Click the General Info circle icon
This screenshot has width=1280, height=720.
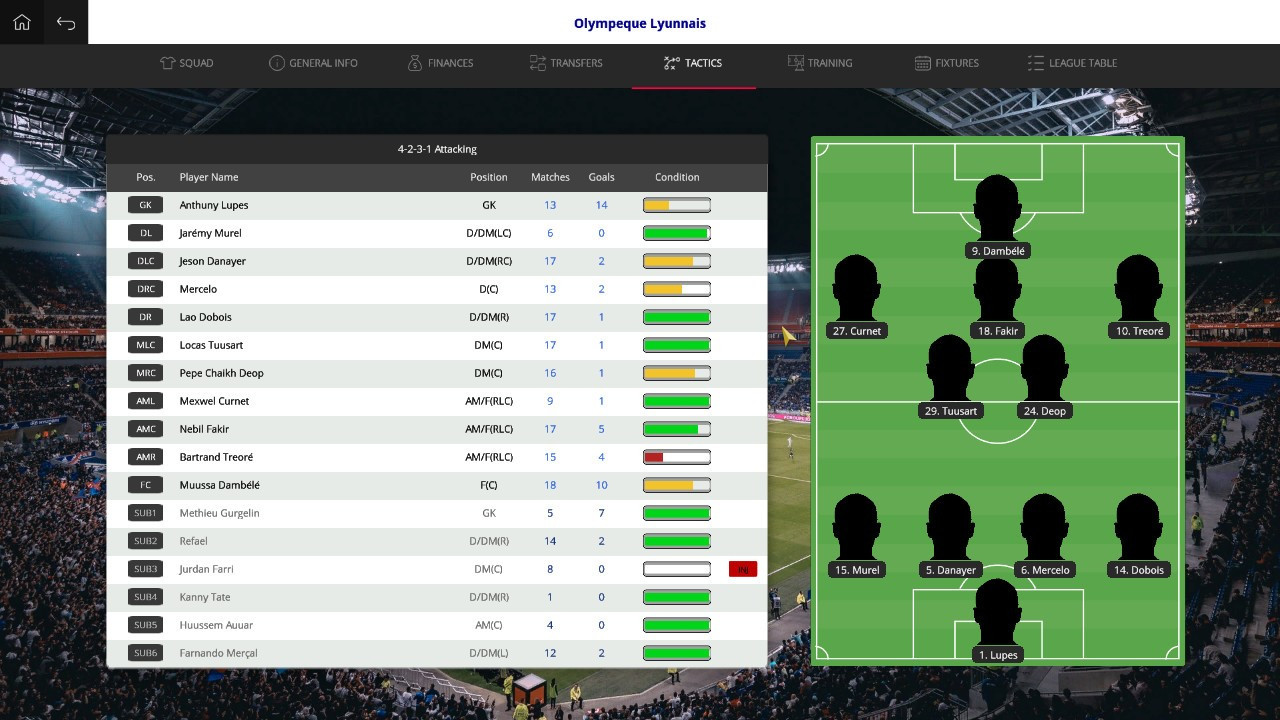(x=277, y=62)
